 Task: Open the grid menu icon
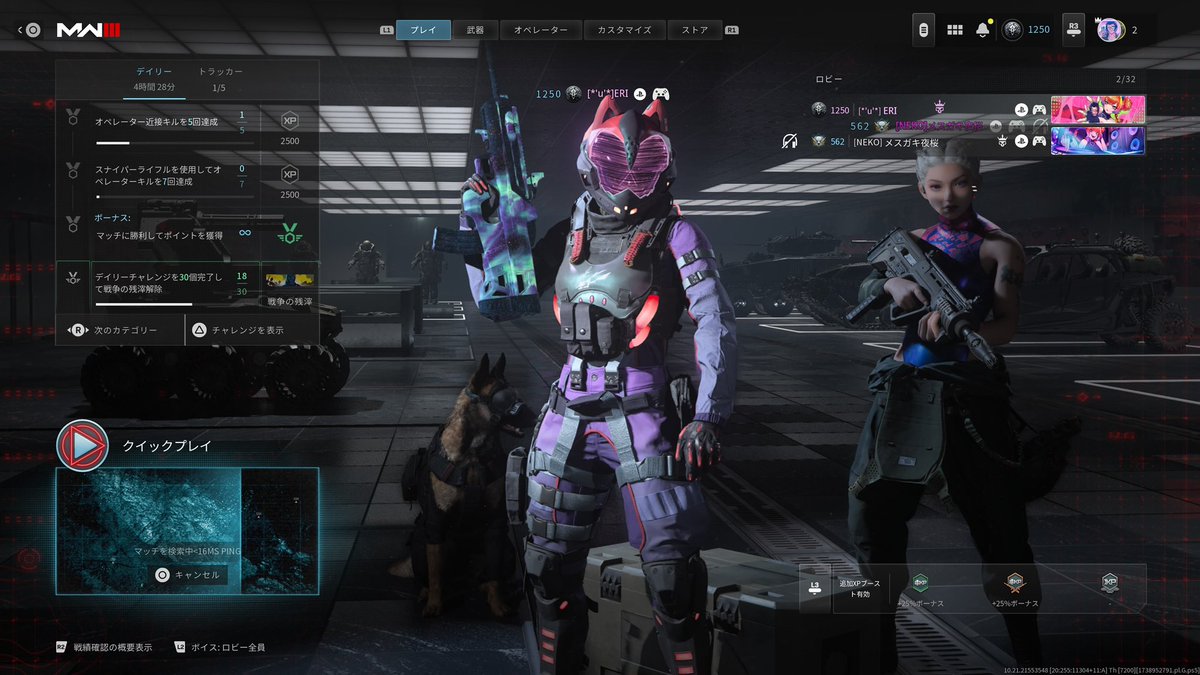(955, 30)
